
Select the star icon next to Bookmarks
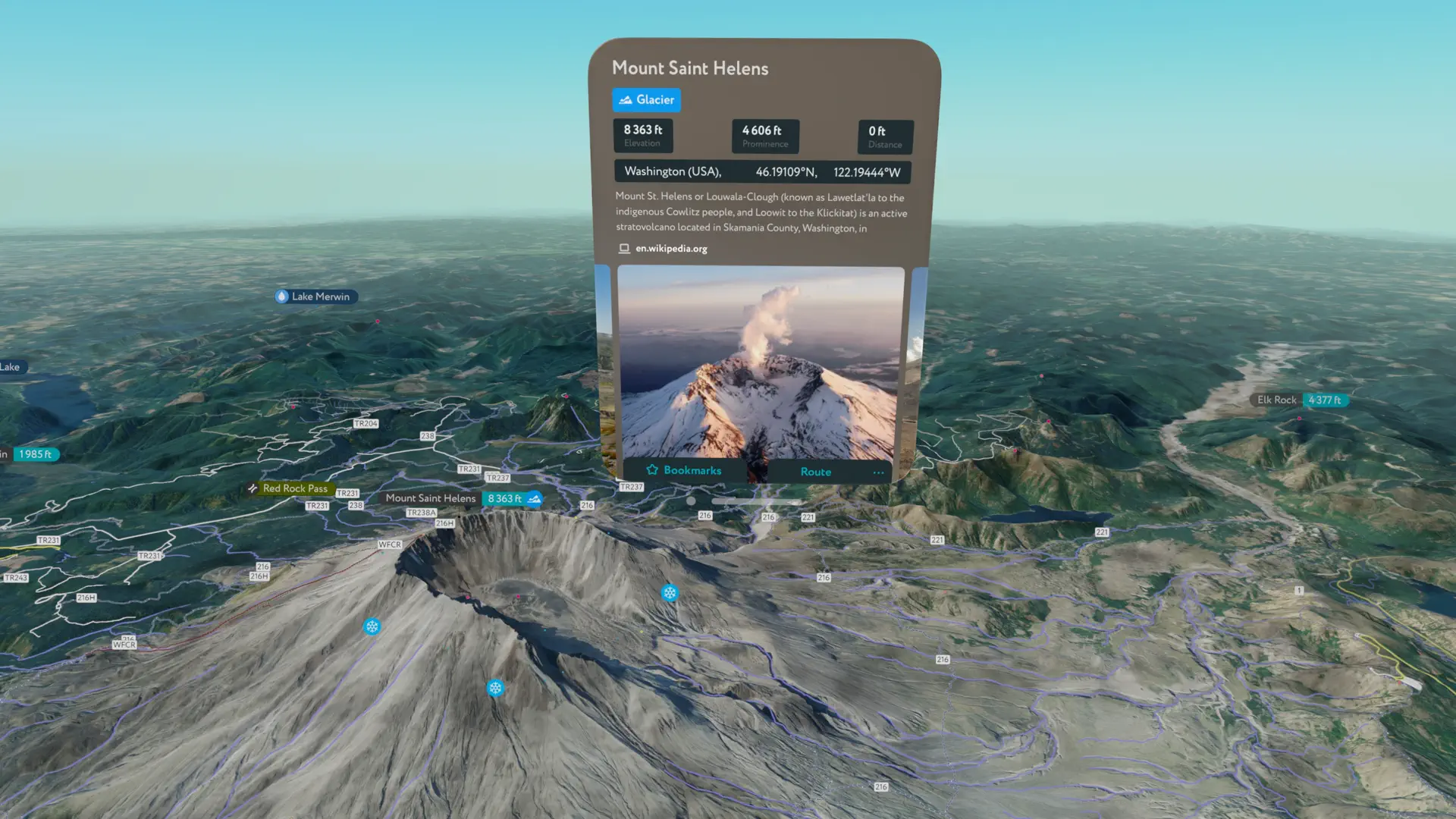pos(652,470)
